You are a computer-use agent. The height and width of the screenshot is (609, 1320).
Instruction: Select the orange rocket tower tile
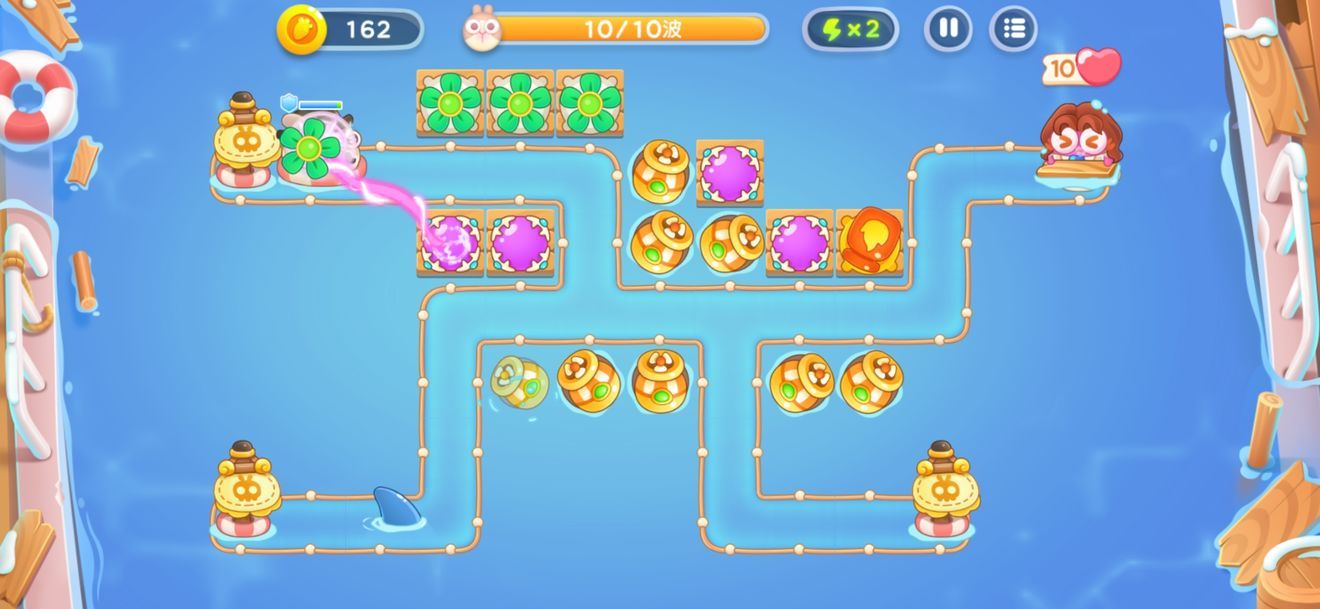click(869, 242)
